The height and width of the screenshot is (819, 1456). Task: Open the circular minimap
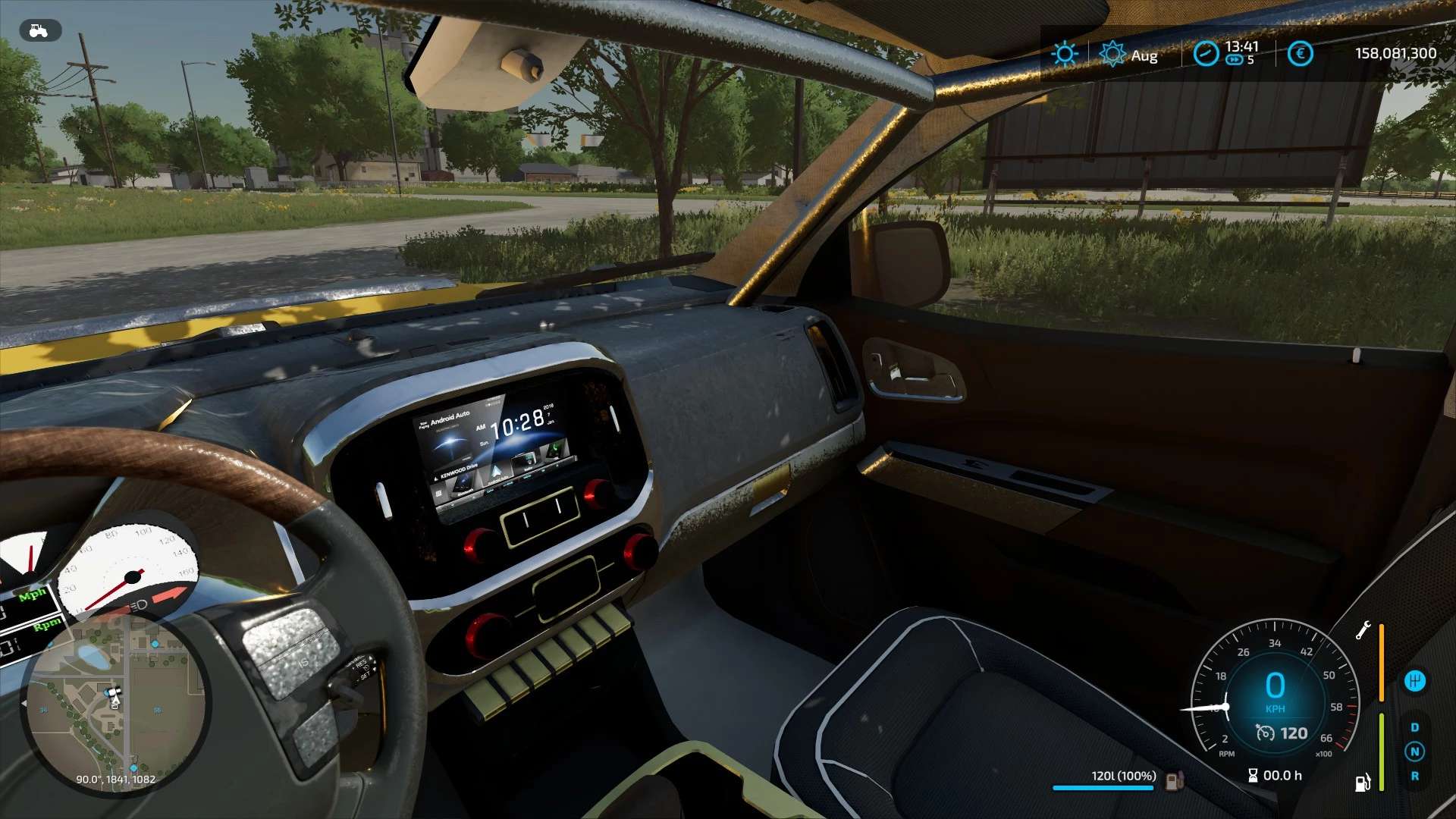click(x=115, y=701)
